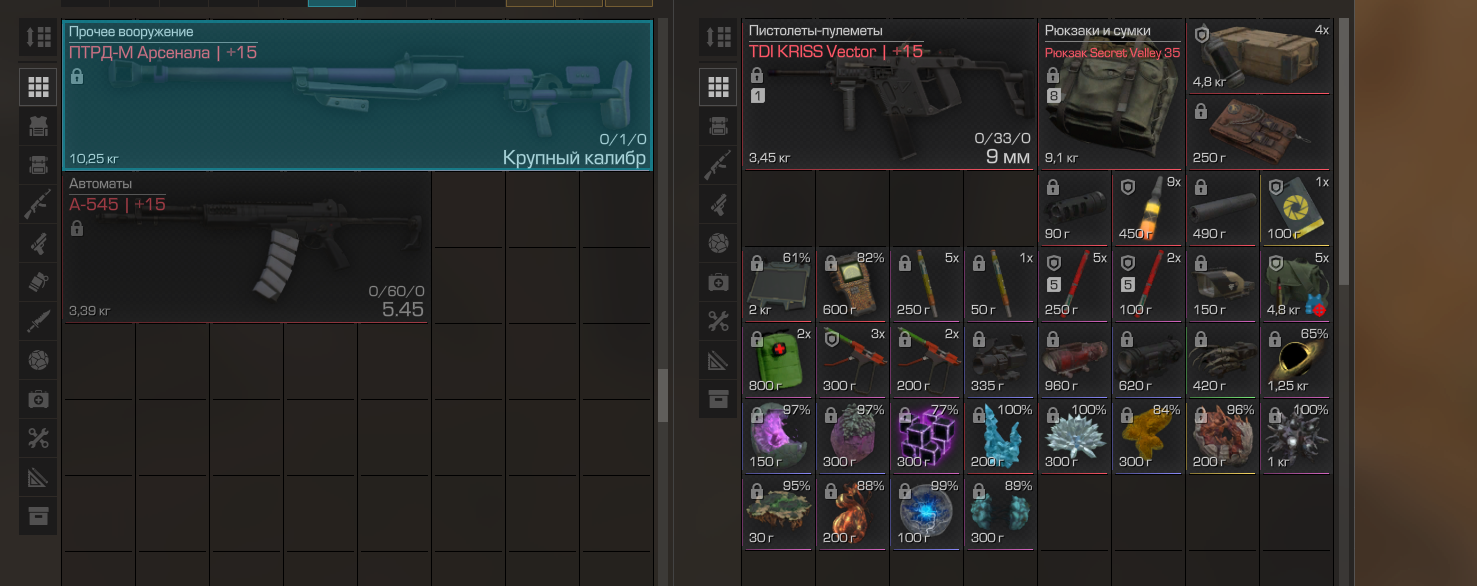Click the orange-tipped round stack of 9
The width and height of the screenshot is (1477, 586).
[x=1148, y=207]
